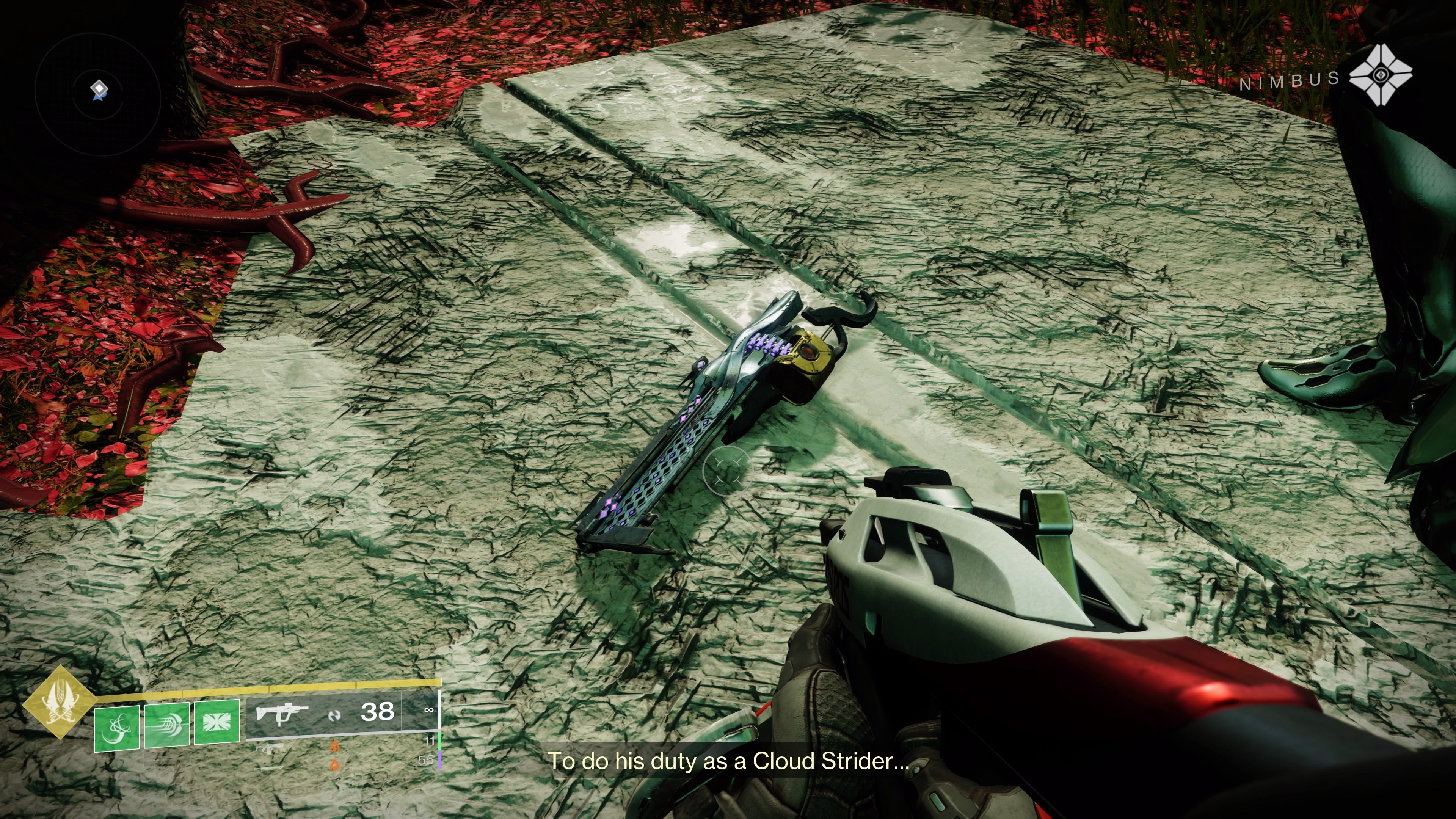Use the swirling grenade ability icon
This screenshot has width=1456, height=819.
(x=116, y=728)
